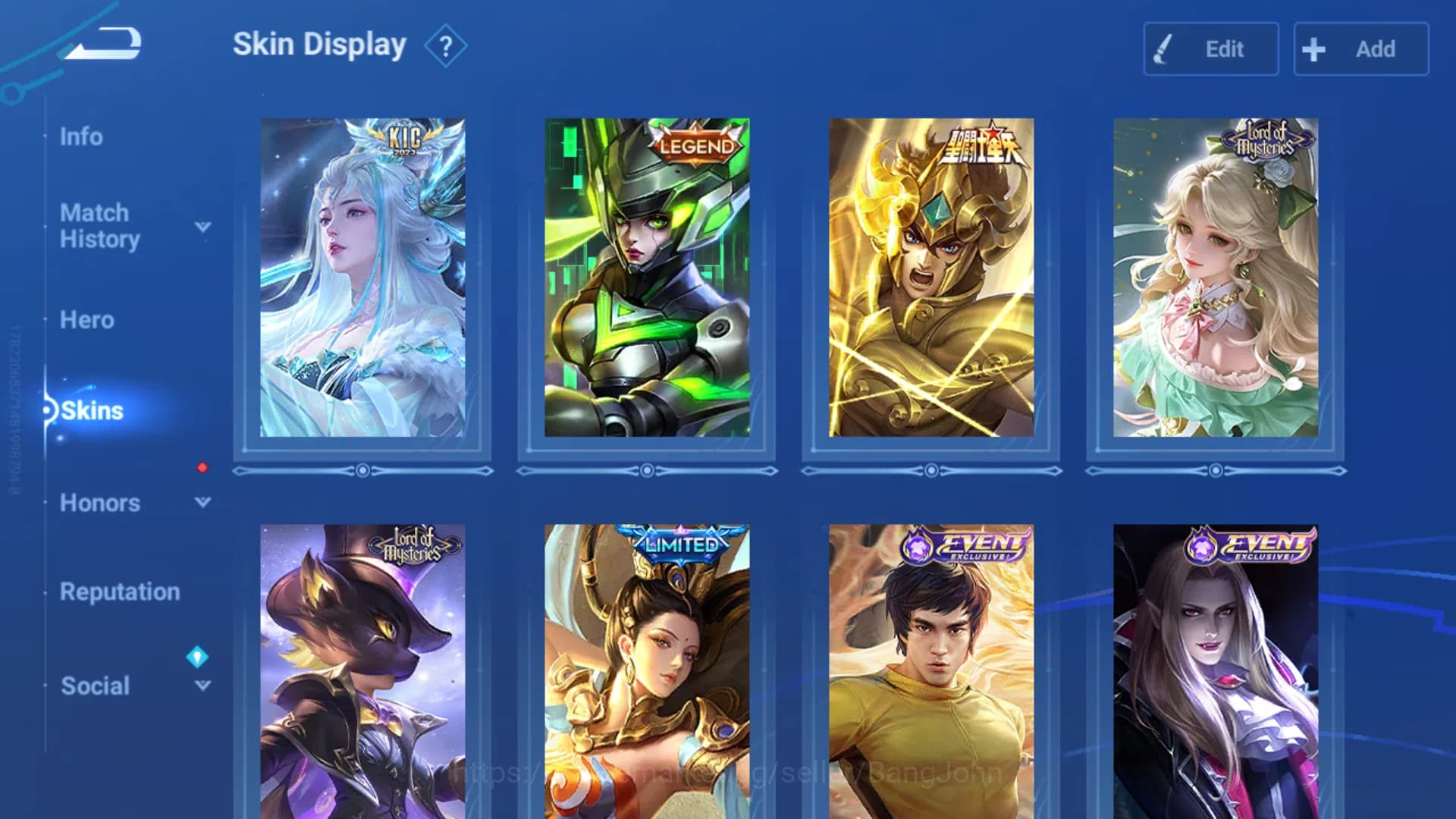Toggle the circular marker under the golden armor skin

[x=930, y=470]
